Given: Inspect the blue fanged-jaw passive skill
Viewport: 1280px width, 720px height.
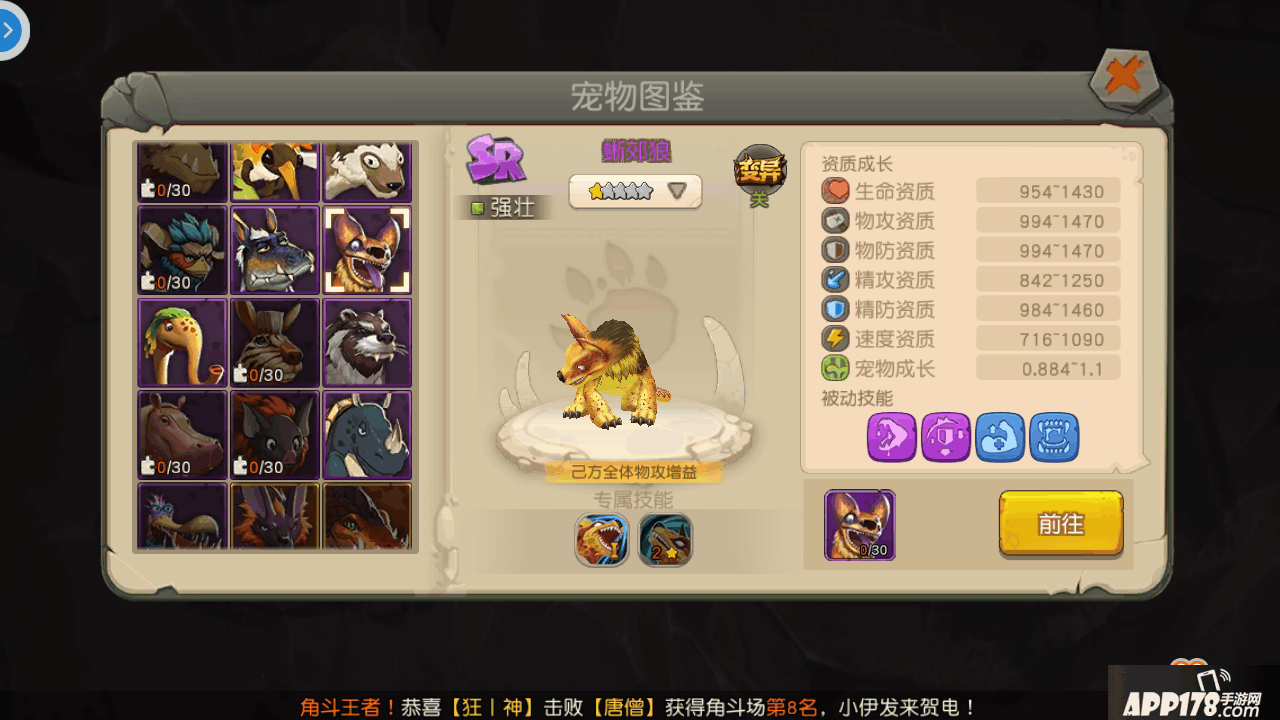Looking at the screenshot, I should [1054, 437].
